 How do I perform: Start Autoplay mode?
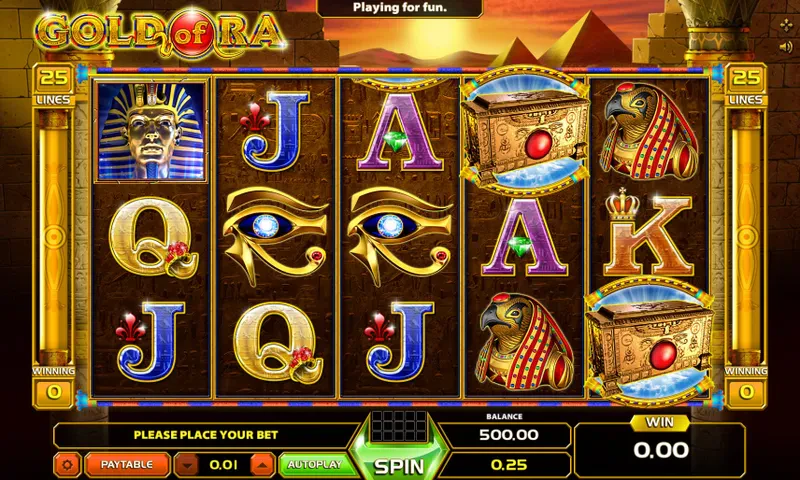pos(314,464)
